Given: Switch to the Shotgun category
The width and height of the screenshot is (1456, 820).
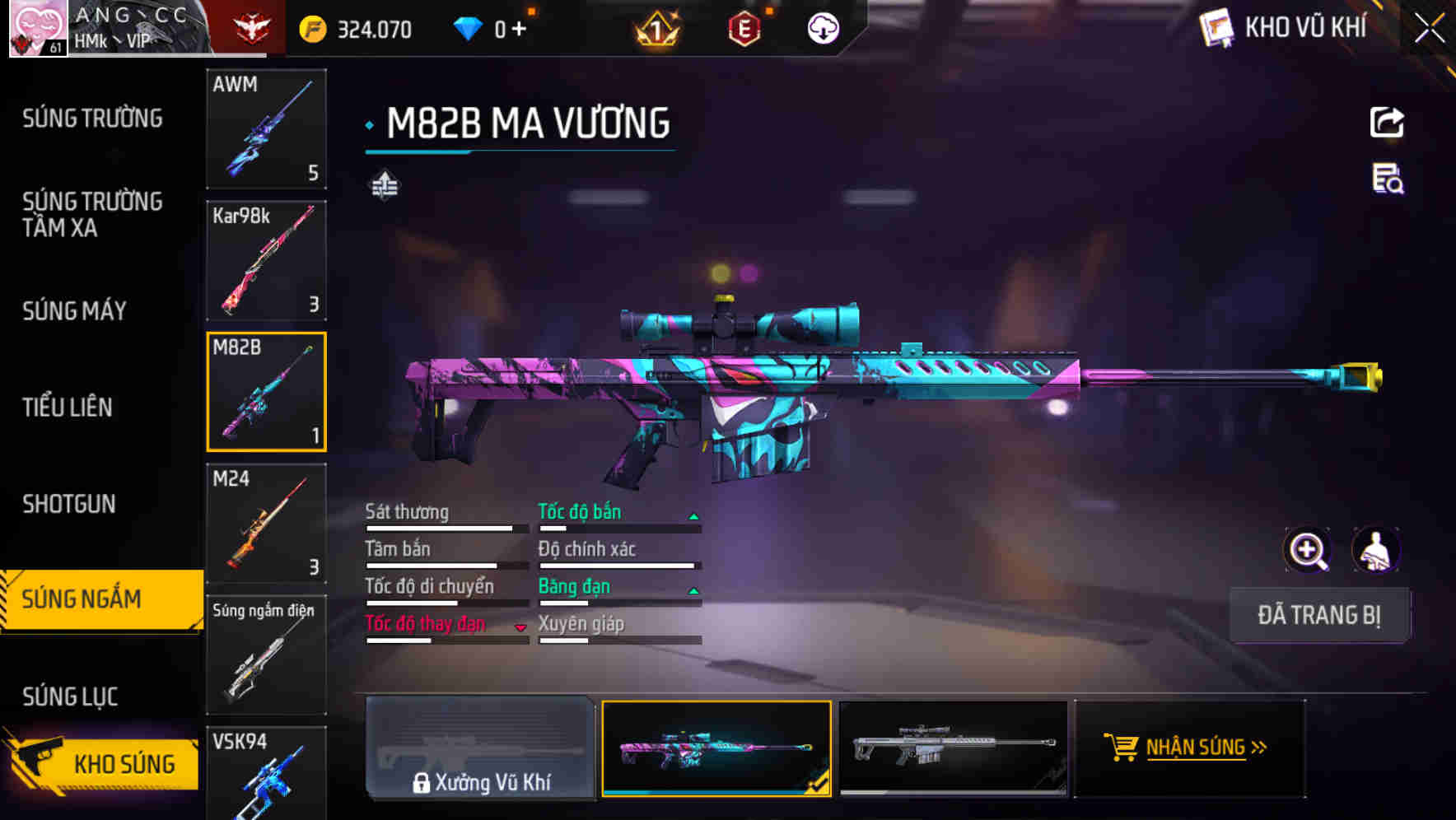Looking at the screenshot, I should click(69, 503).
